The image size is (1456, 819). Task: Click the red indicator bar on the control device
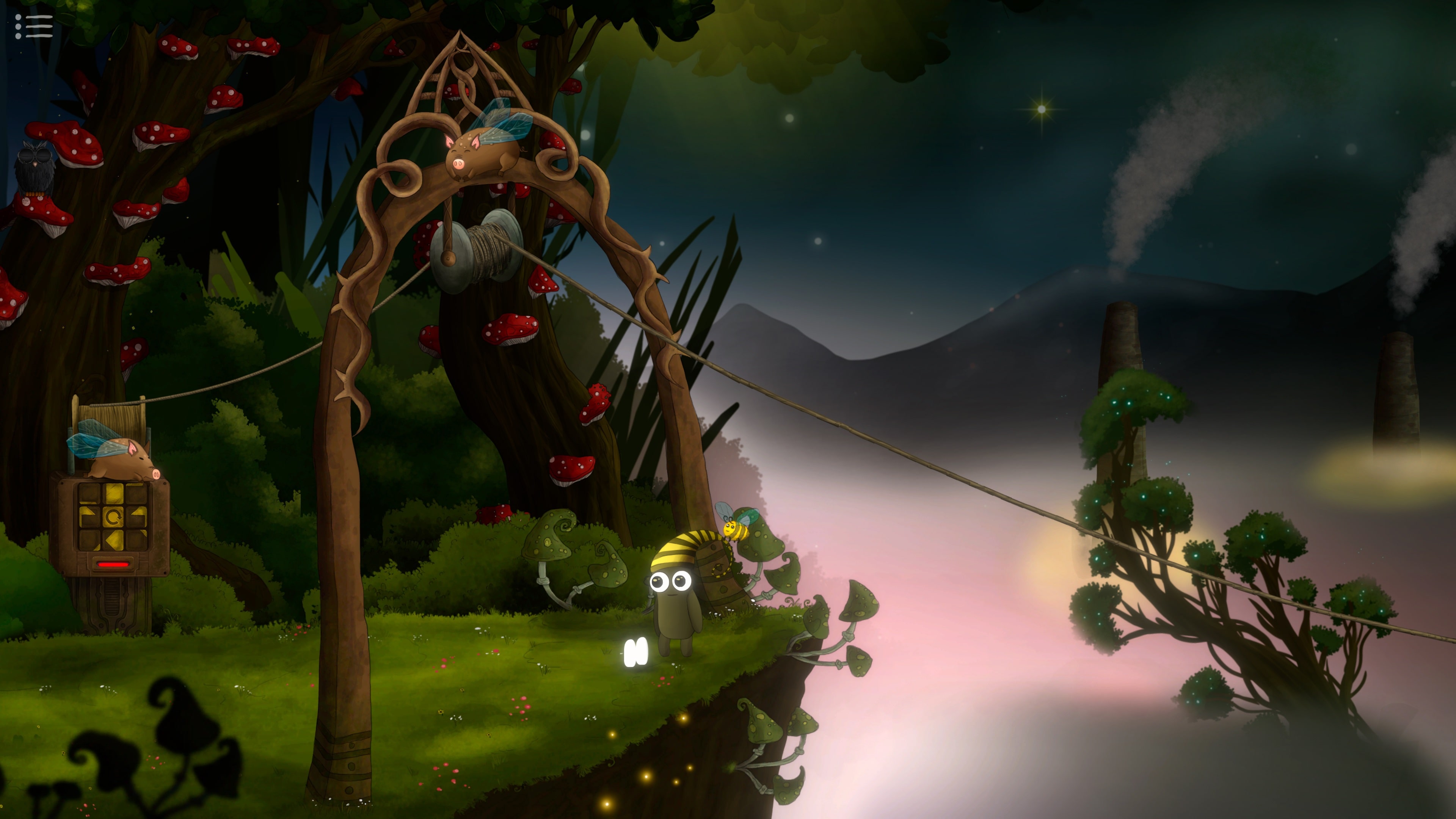pyautogui.click(x=114, y=564)
